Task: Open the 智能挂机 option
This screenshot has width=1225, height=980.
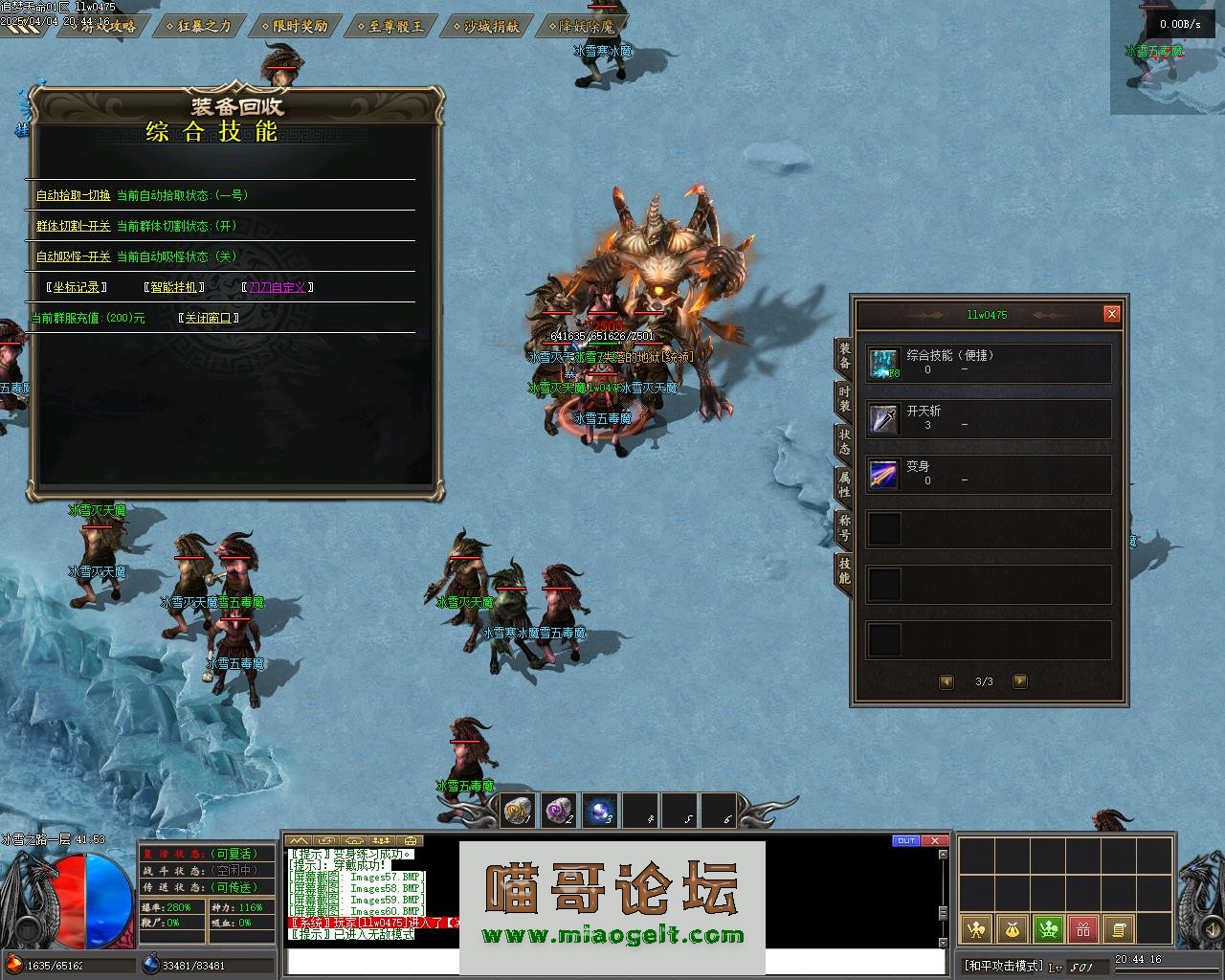Action: click(x=173, y=287)
